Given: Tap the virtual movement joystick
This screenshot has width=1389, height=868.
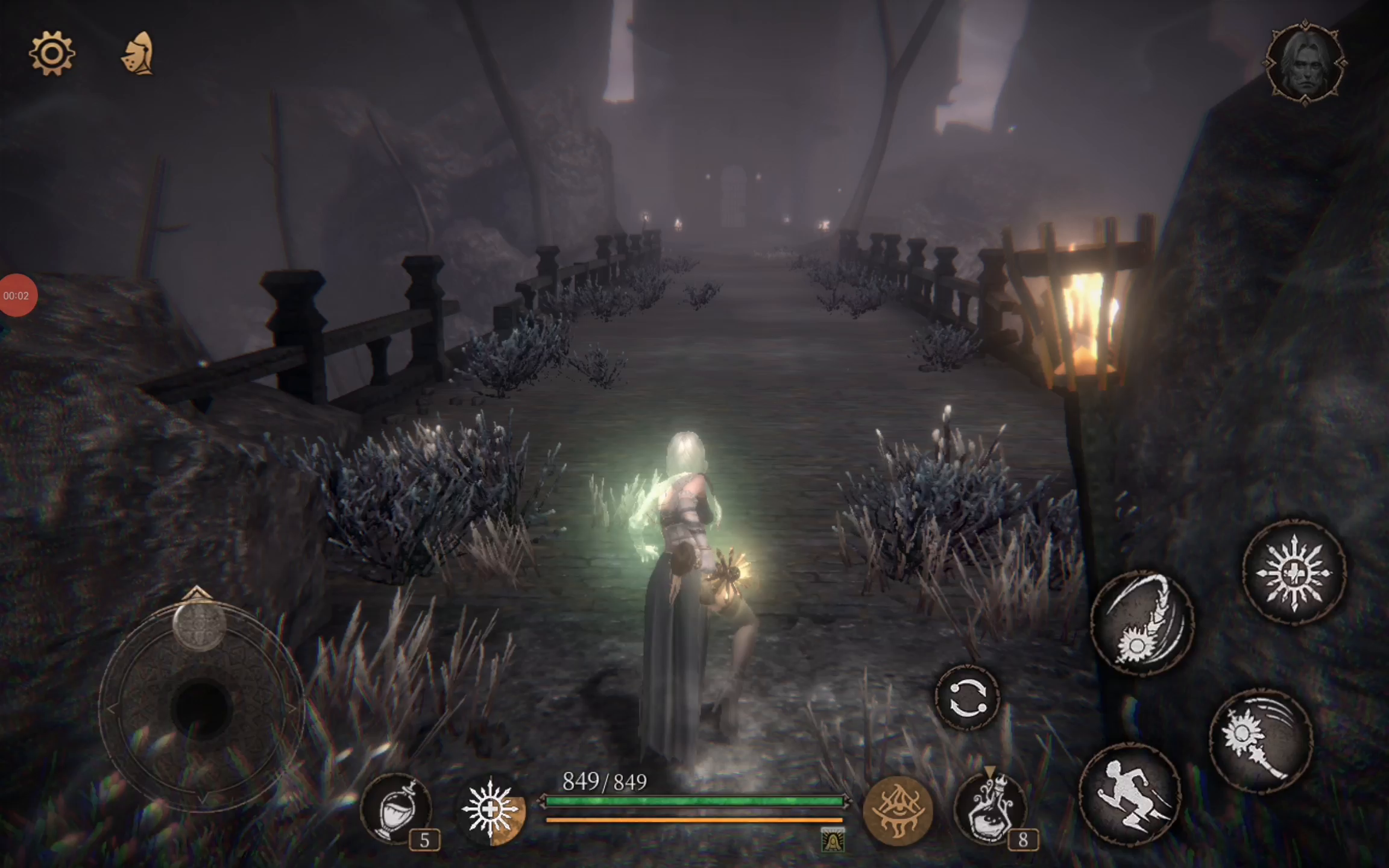Looking at the screenshot, I should (201, 706).
